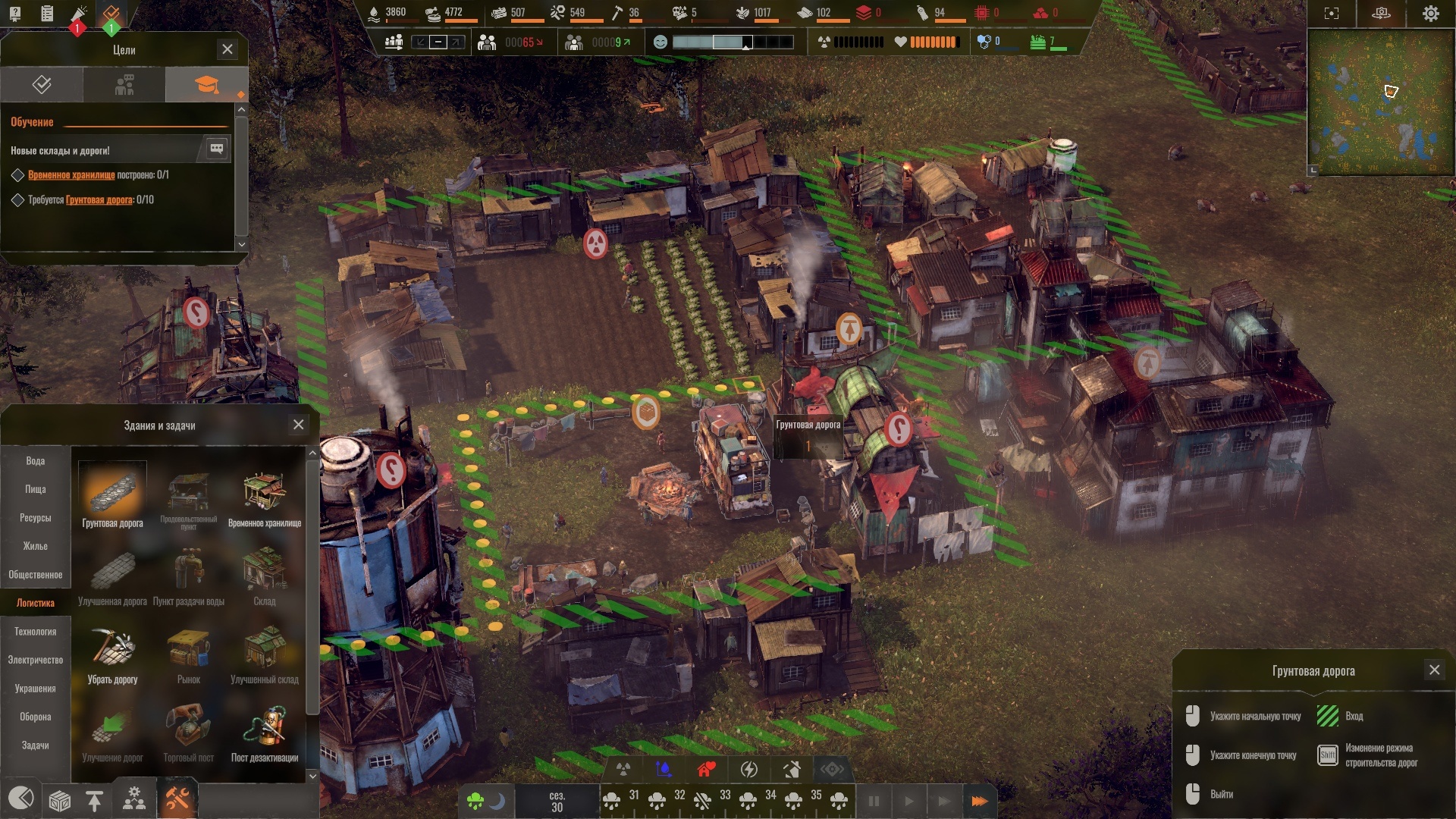This screenshot has height=819, width=1456.
Task: Pause the game speed
Action: (x=874, y=801)
